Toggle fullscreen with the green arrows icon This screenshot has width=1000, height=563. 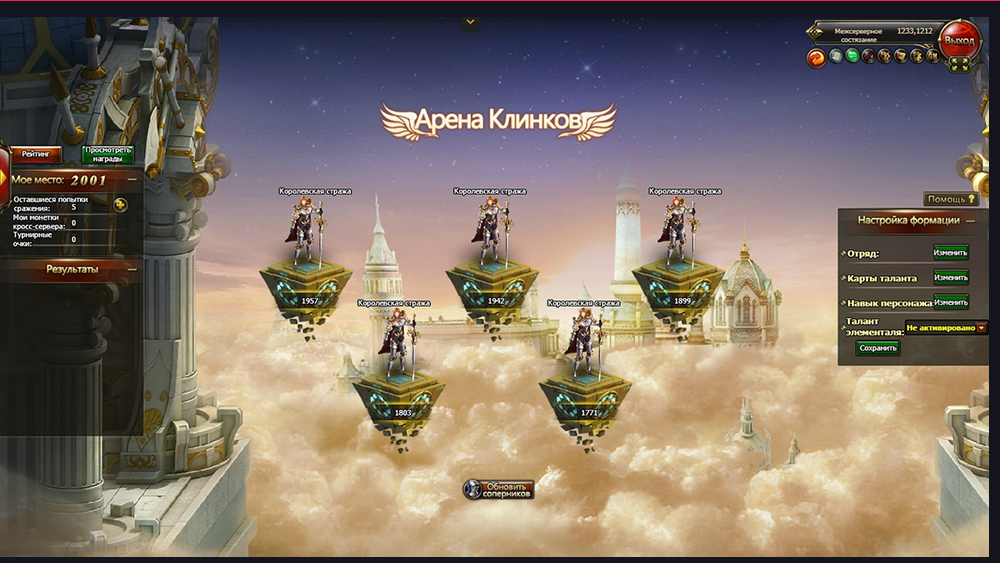(959, 64)
